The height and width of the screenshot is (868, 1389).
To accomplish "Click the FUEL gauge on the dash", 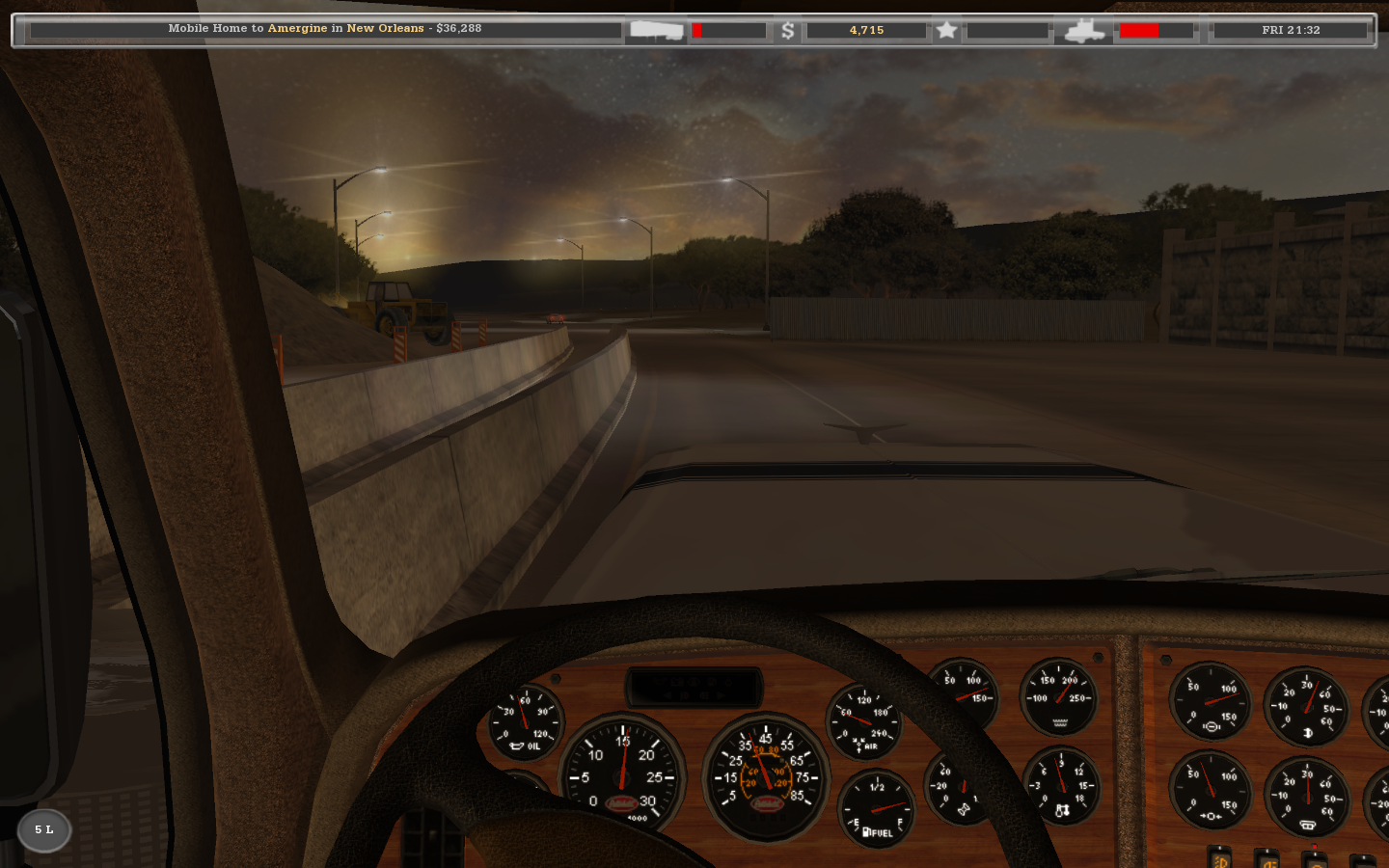I will coord(878,806).
